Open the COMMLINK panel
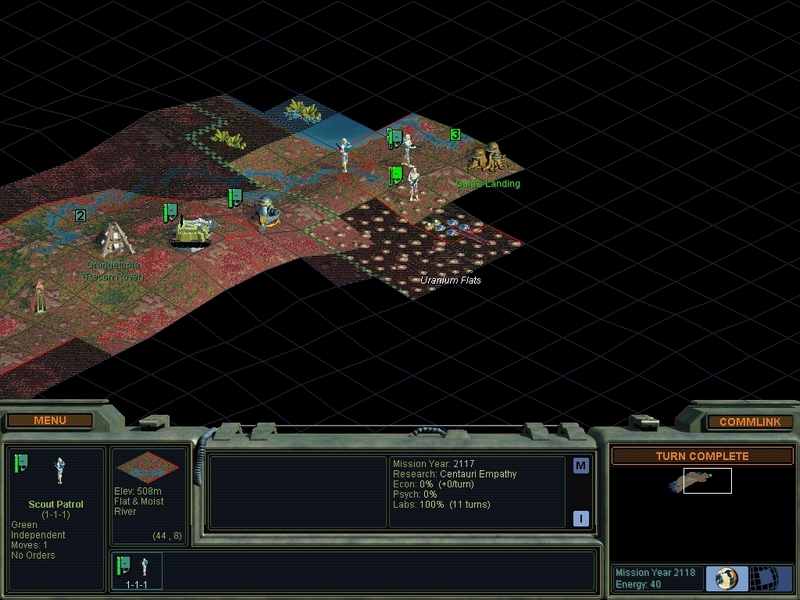Viewport: 800px width, 600px height. [749, 422]
